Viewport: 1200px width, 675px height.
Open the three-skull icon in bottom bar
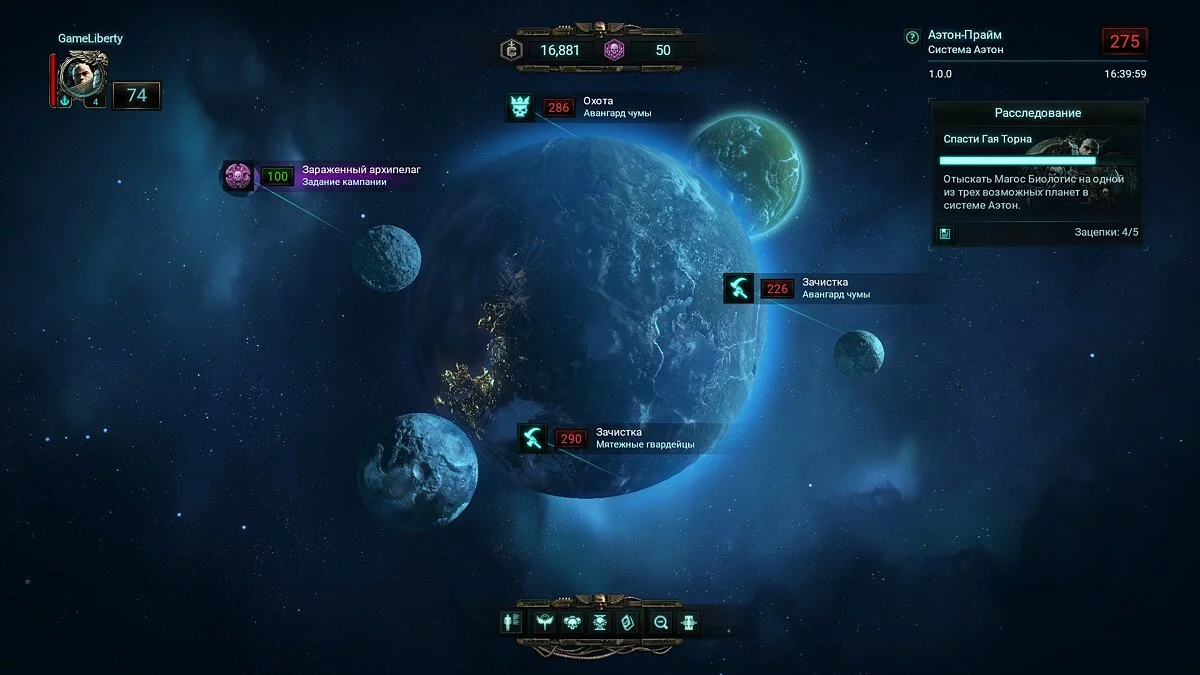pyautogui.click(x=572, y=622)
